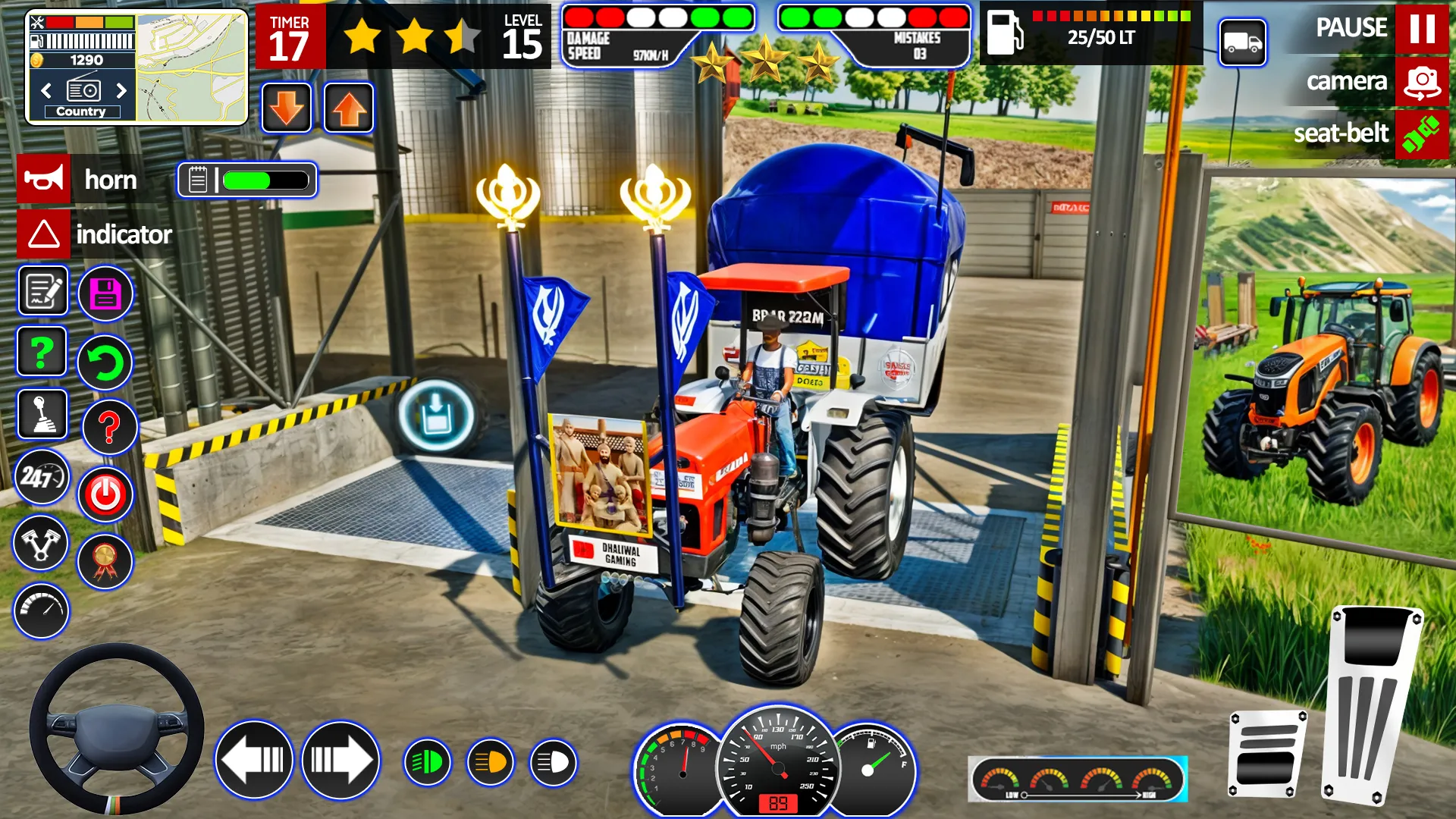
Task: Pause the game
Action: 1421,28
